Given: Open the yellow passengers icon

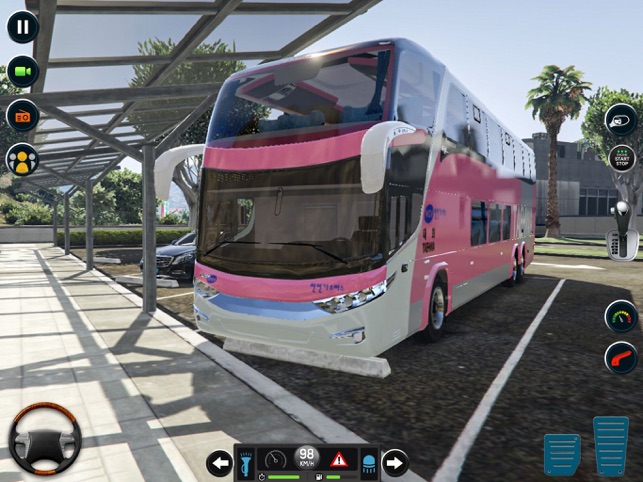Looking at the screenshot, I should click(22, 159).
